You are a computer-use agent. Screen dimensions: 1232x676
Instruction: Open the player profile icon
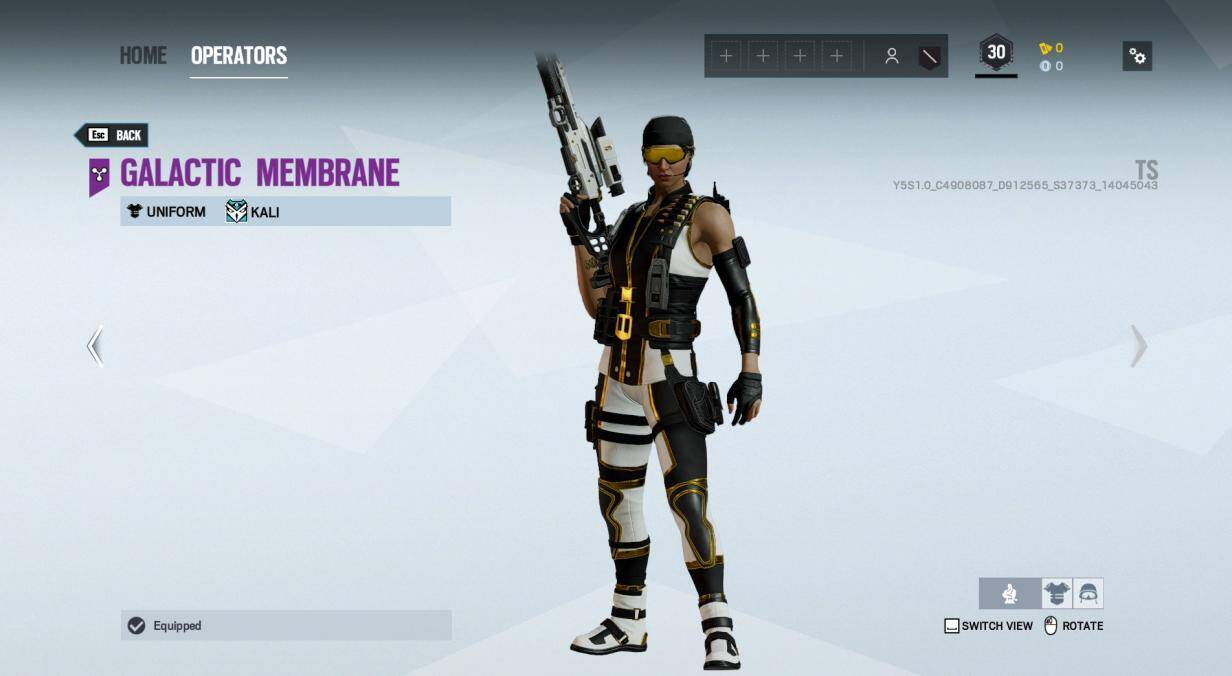point(891,57)
